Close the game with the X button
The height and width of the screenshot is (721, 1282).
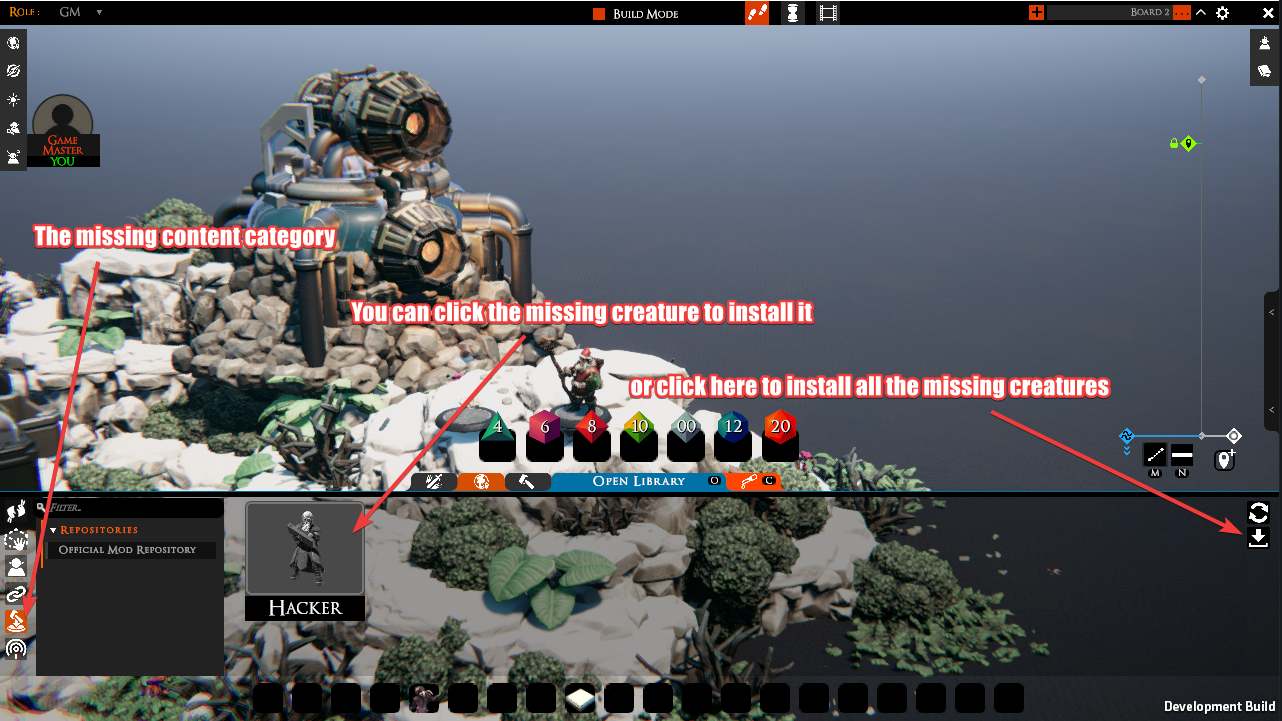[x=1268, y=13]
